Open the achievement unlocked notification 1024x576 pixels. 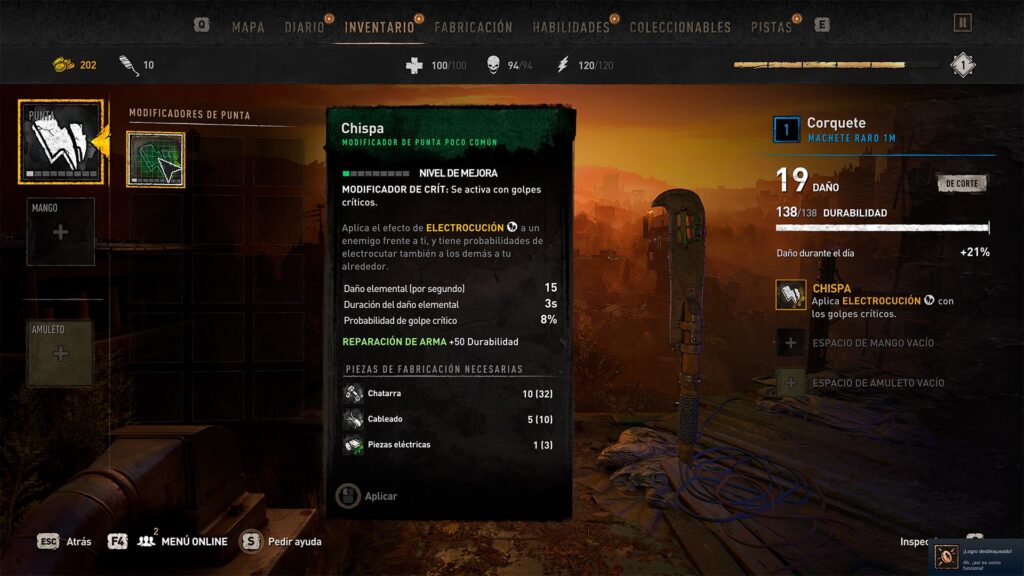(979, 557)
